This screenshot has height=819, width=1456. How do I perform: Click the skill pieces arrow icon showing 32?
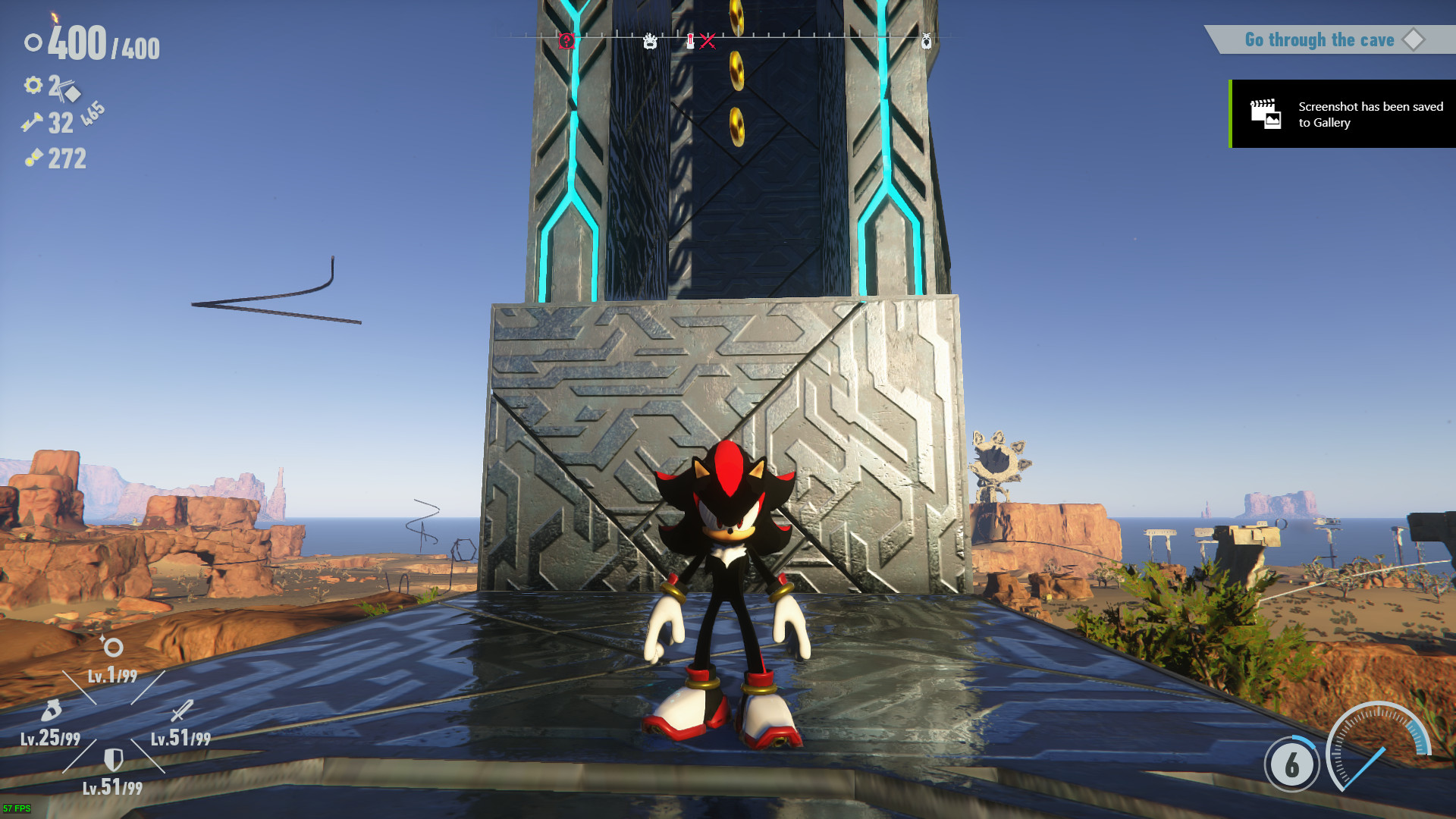(x=32, y=123)
